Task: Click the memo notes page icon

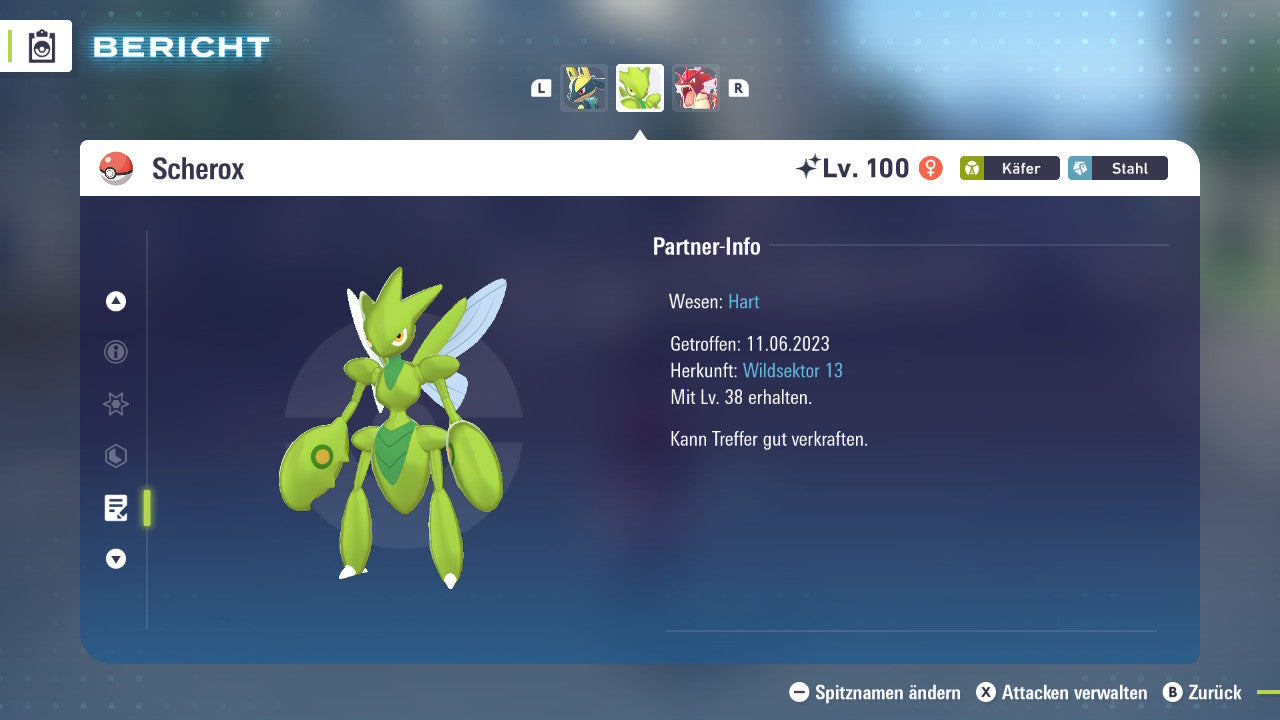Action: point(115,508)
